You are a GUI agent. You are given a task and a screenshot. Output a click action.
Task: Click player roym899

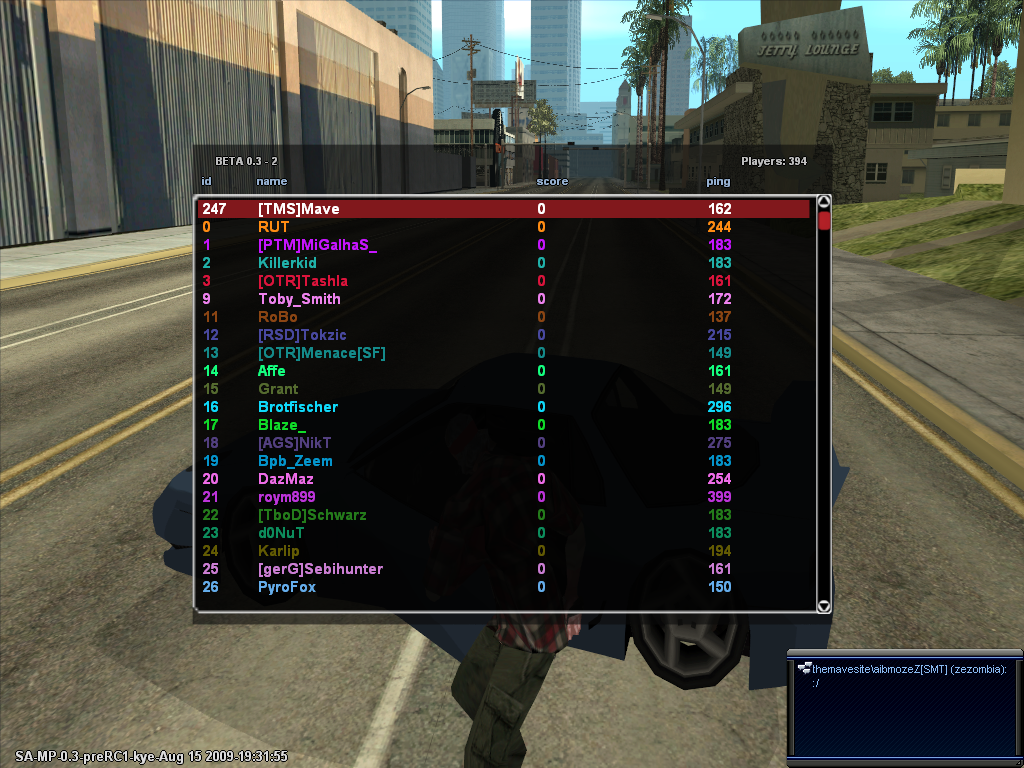click(287, 497)
